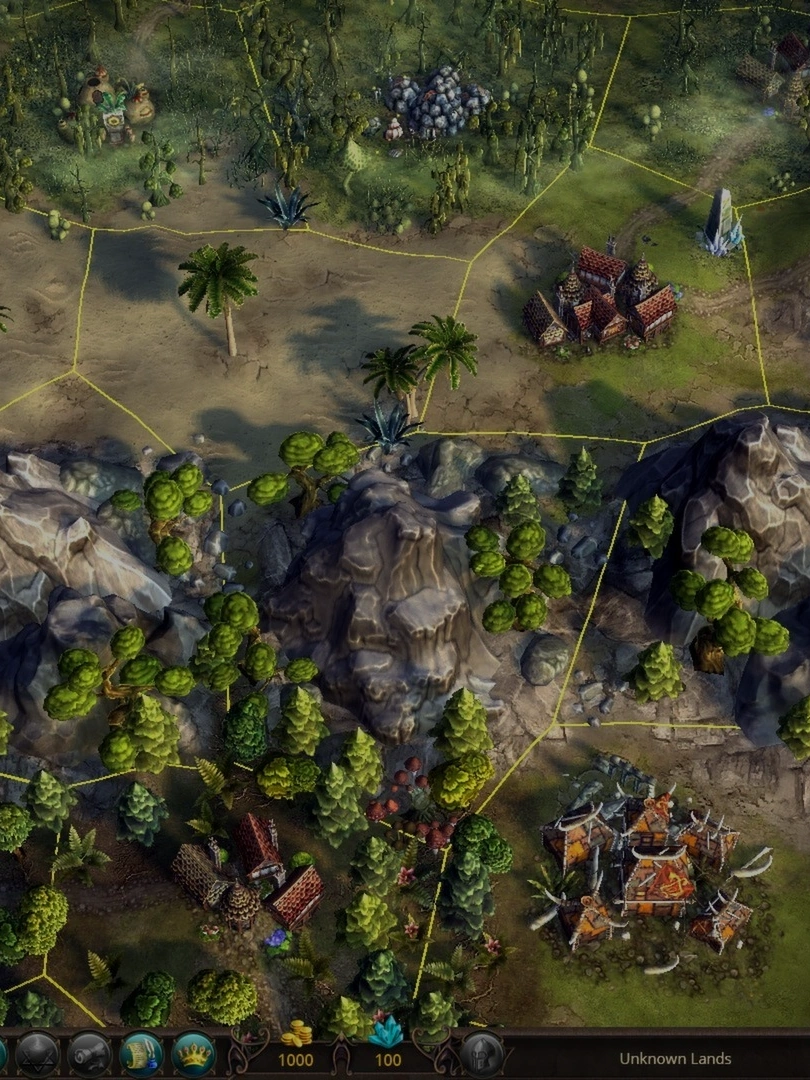Open the knight helmet button
810x1080 pixels.
[x=481, y=1055]
